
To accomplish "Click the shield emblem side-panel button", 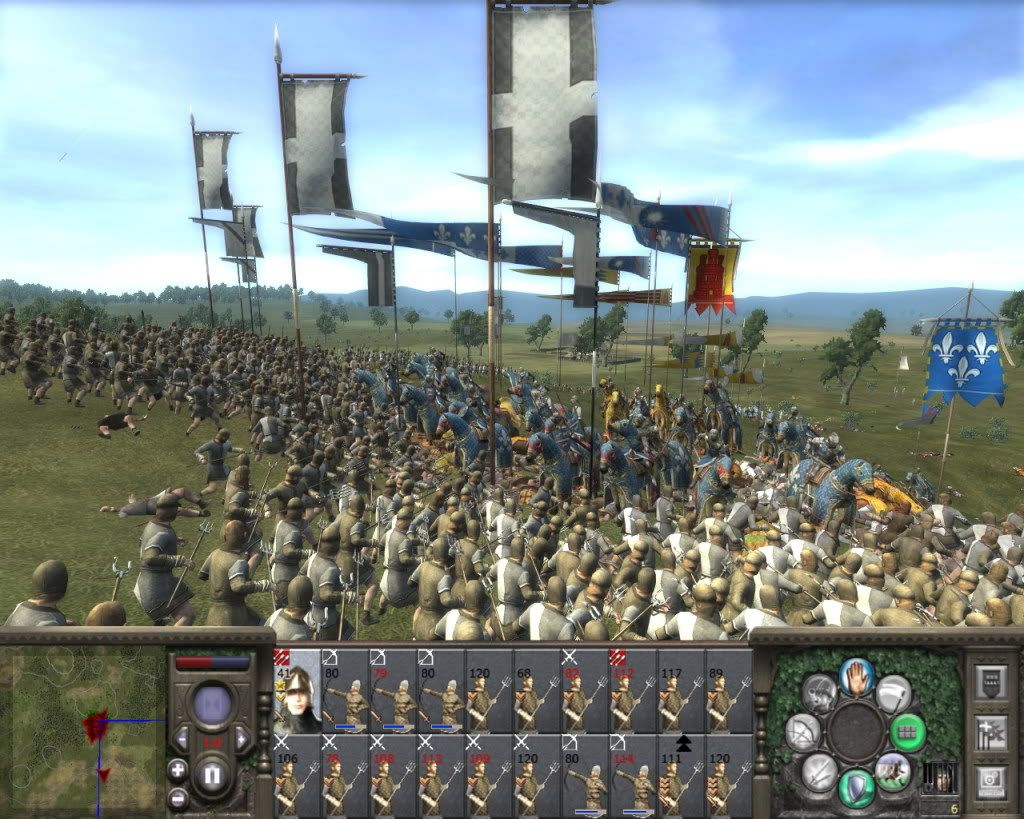I will [991, 682].
